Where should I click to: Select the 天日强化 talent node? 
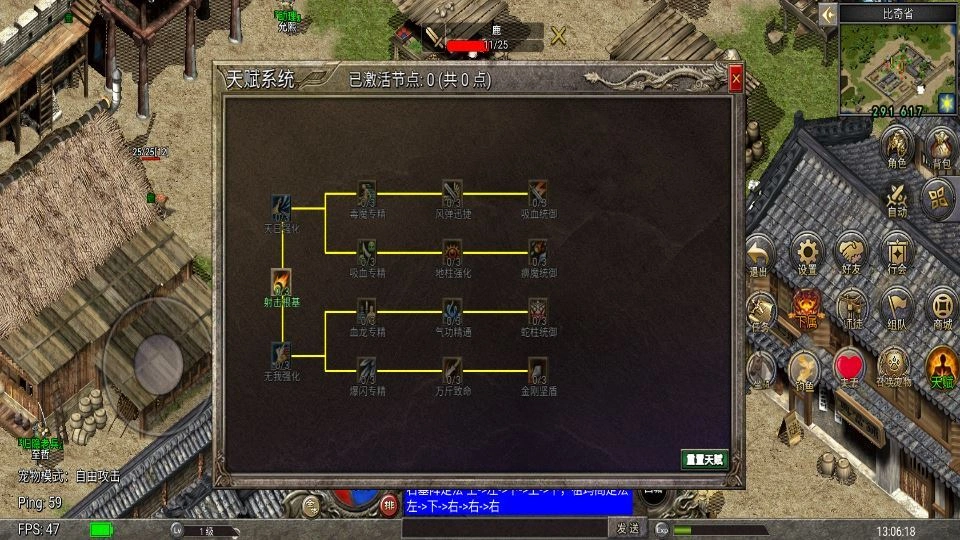click(x=281, y=208)
